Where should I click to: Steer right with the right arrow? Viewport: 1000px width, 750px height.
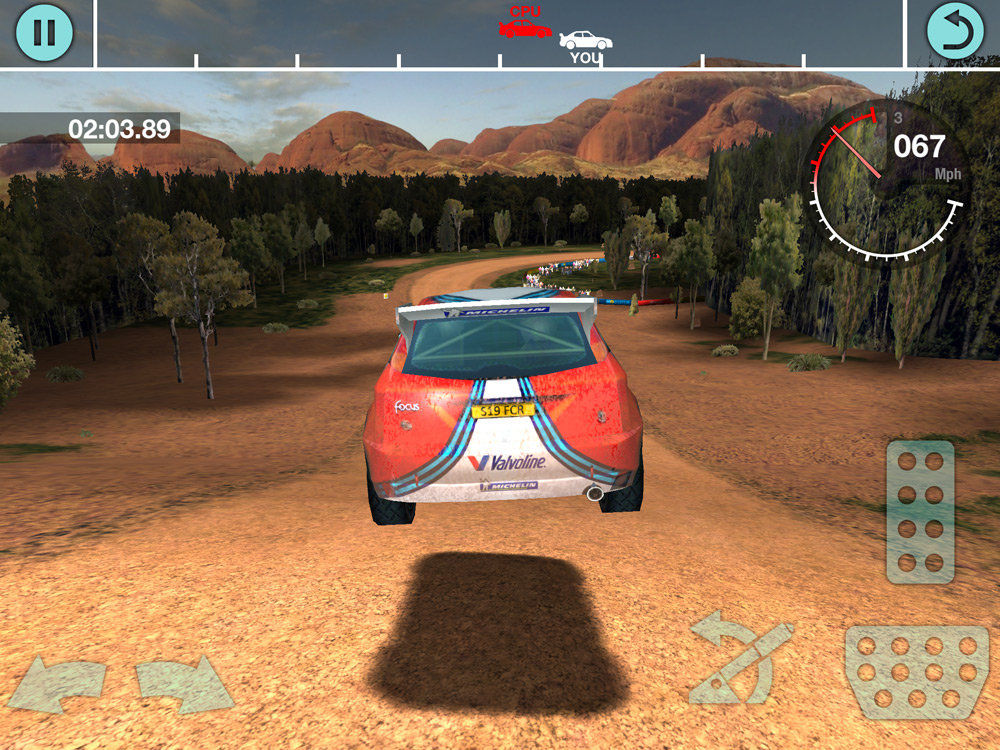pos(185,684)
